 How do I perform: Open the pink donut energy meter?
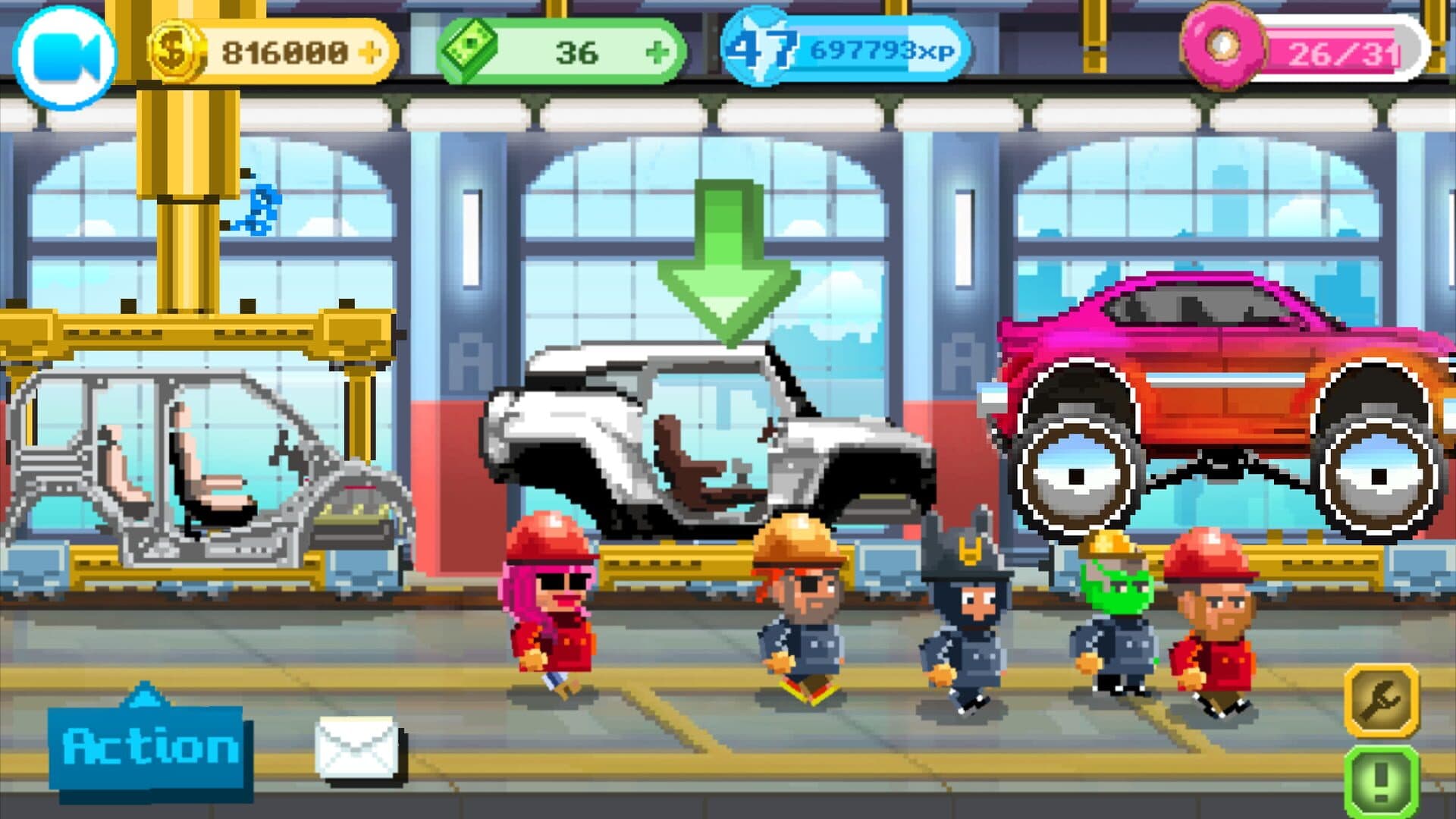tap(1306, 52)
